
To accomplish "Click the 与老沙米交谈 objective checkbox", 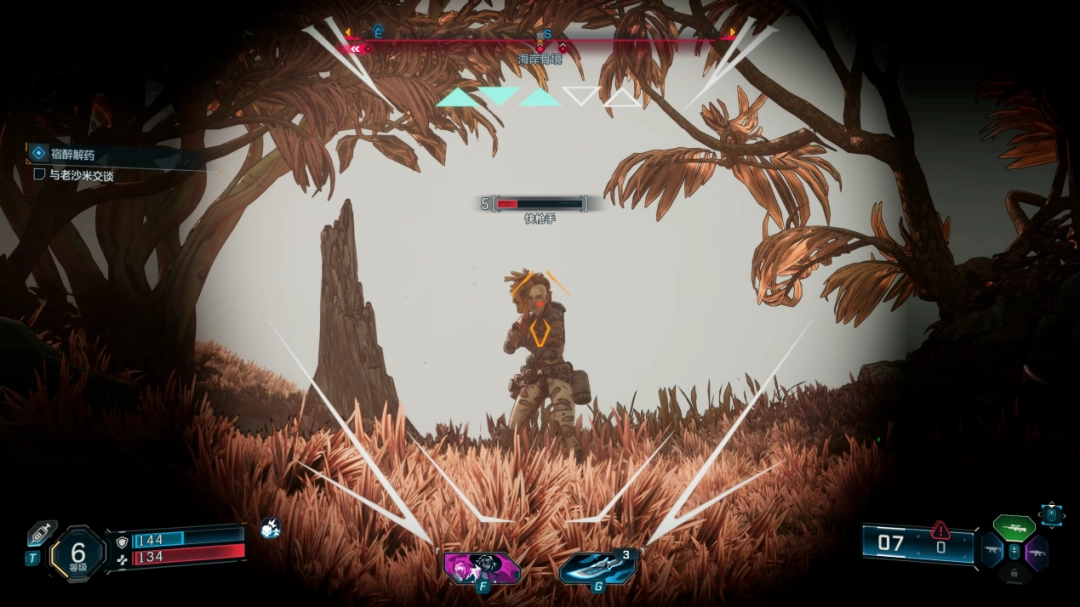I will (x=39, y=175).
